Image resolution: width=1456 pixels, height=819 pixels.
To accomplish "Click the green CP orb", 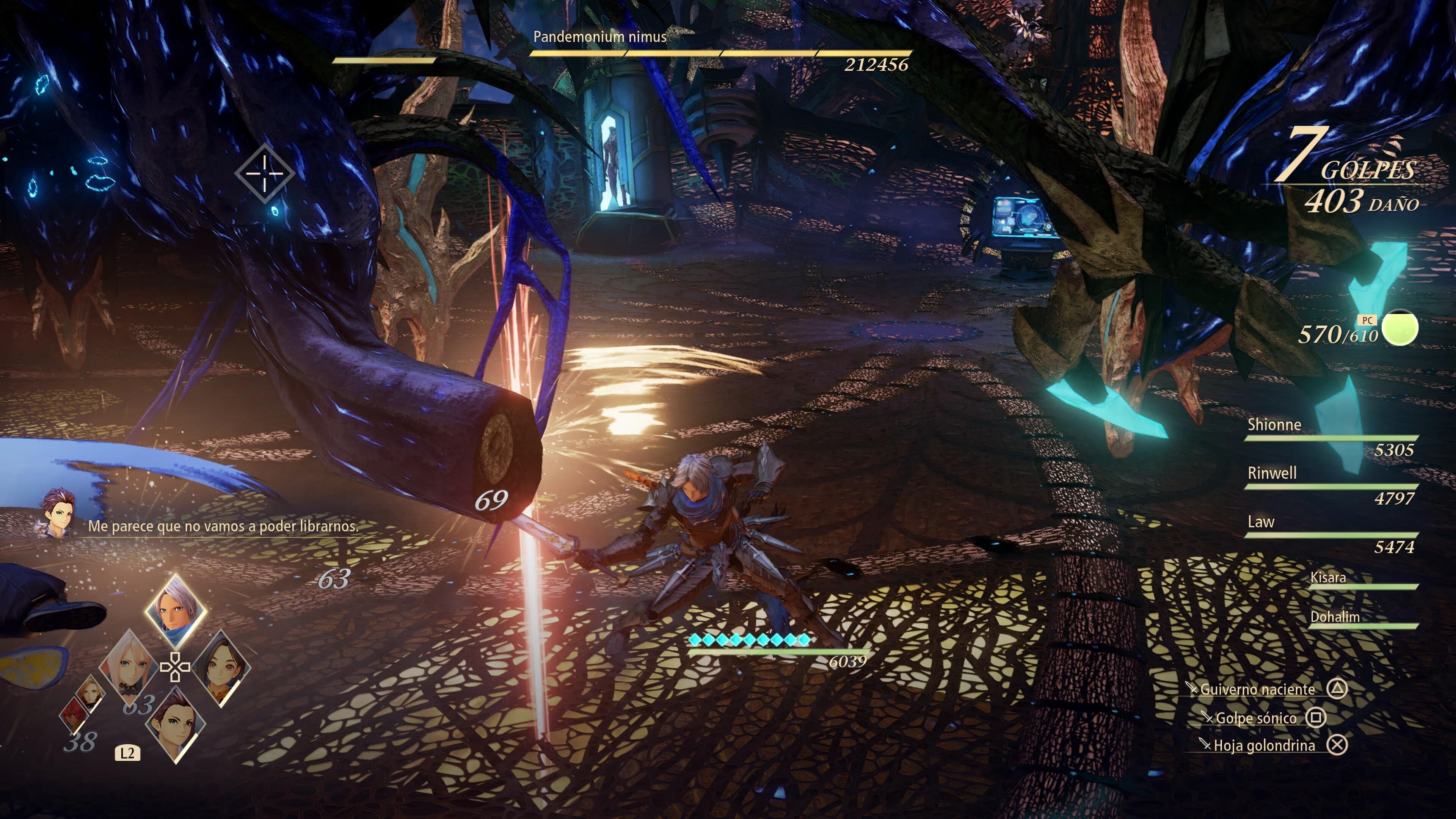I will tap(1400, 327).
